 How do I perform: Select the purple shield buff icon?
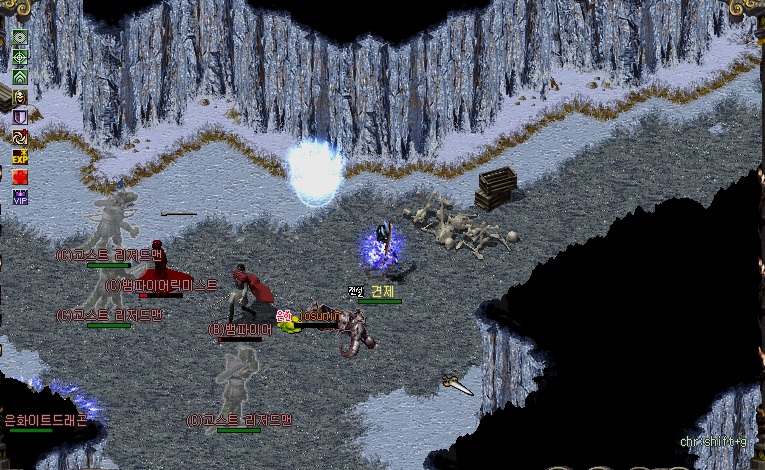coord(19,117)
